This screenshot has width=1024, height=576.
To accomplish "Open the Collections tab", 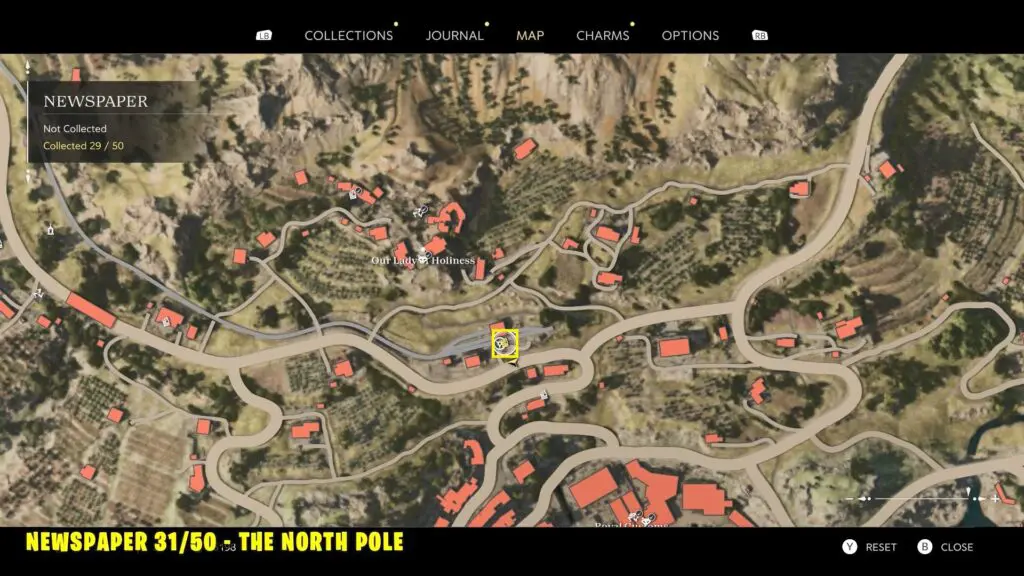I will (348, 36).
